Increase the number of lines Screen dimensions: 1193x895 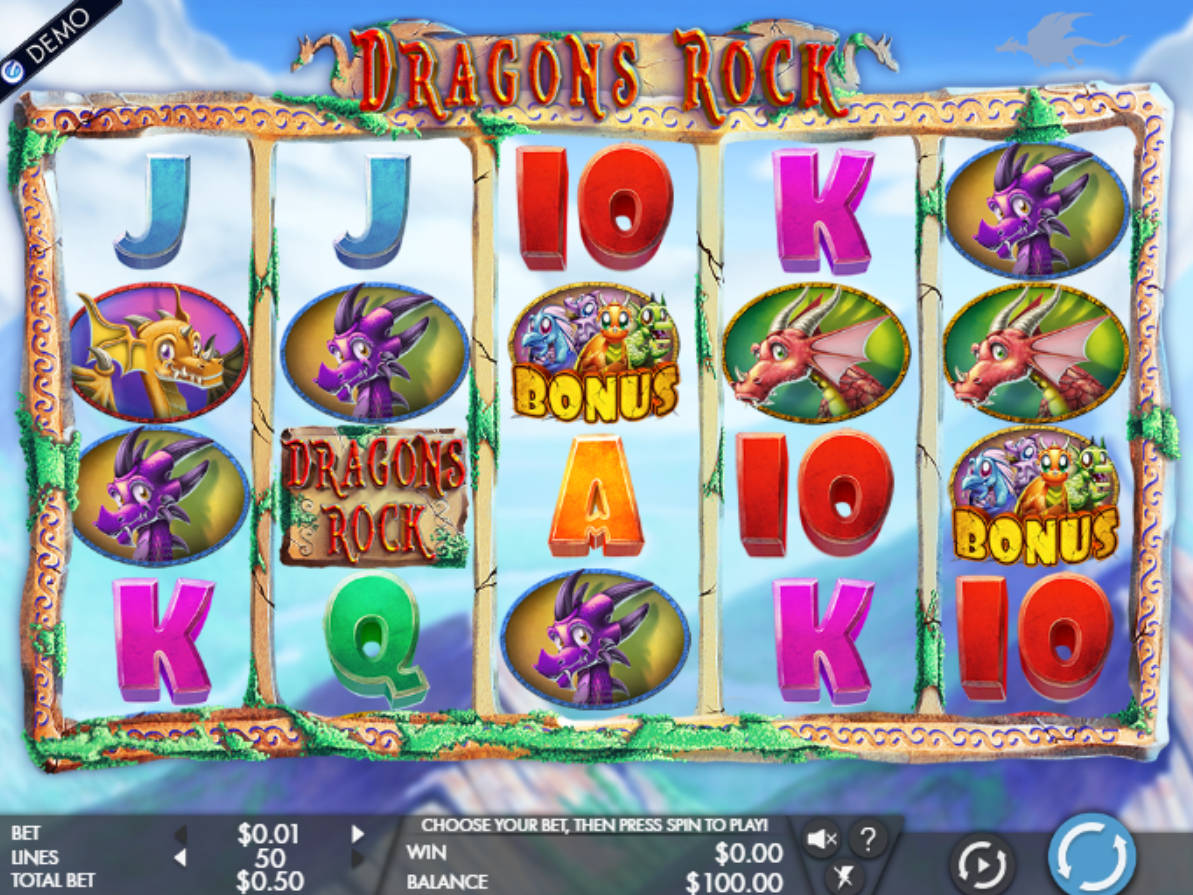pos(358,857)
